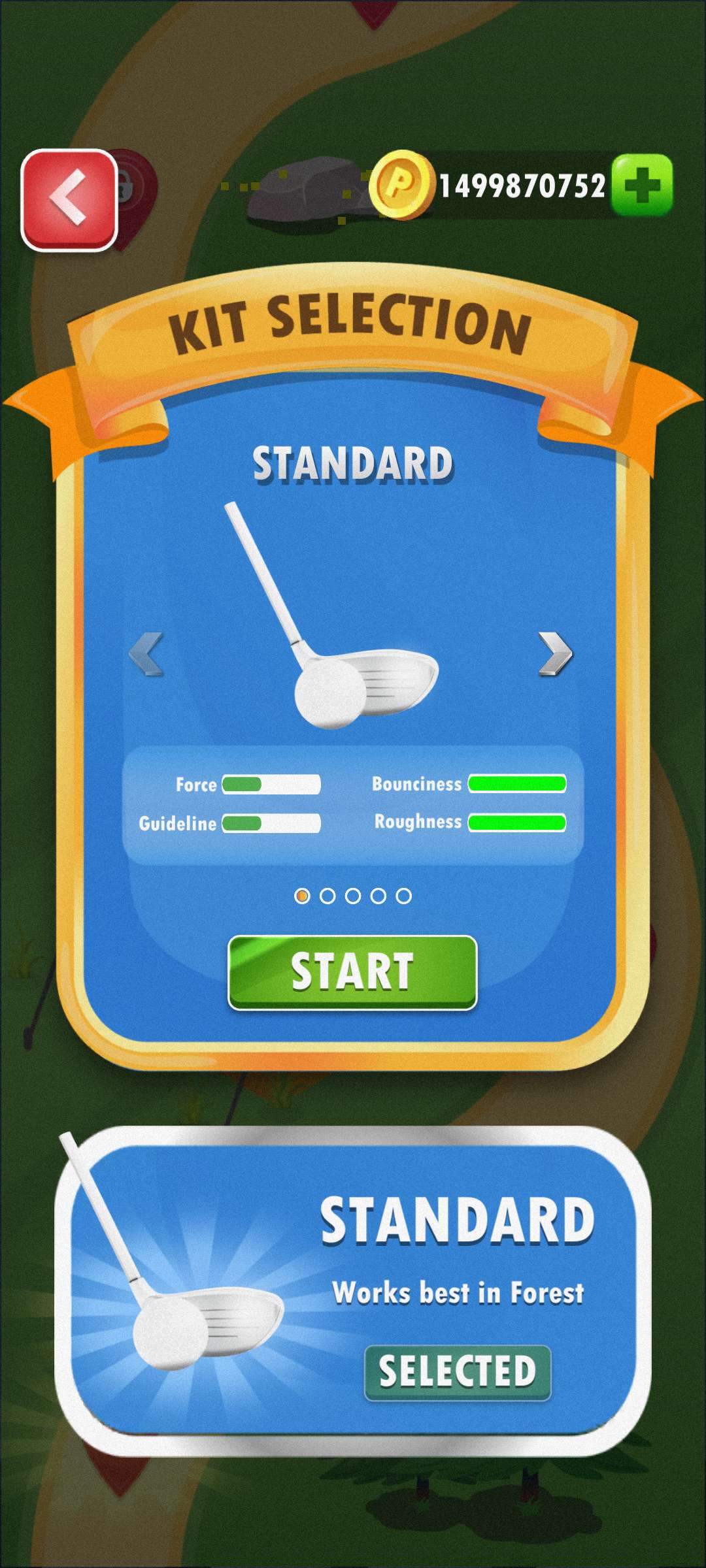Tap the gold P coin icon
Image resolution: width=706 pixels, height=1568 pixels.
pos(401,185)
